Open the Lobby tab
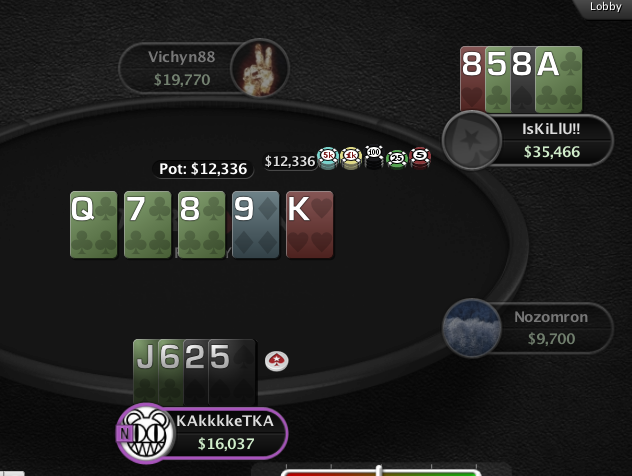This screenshot has width=632, height=476. 605,7
